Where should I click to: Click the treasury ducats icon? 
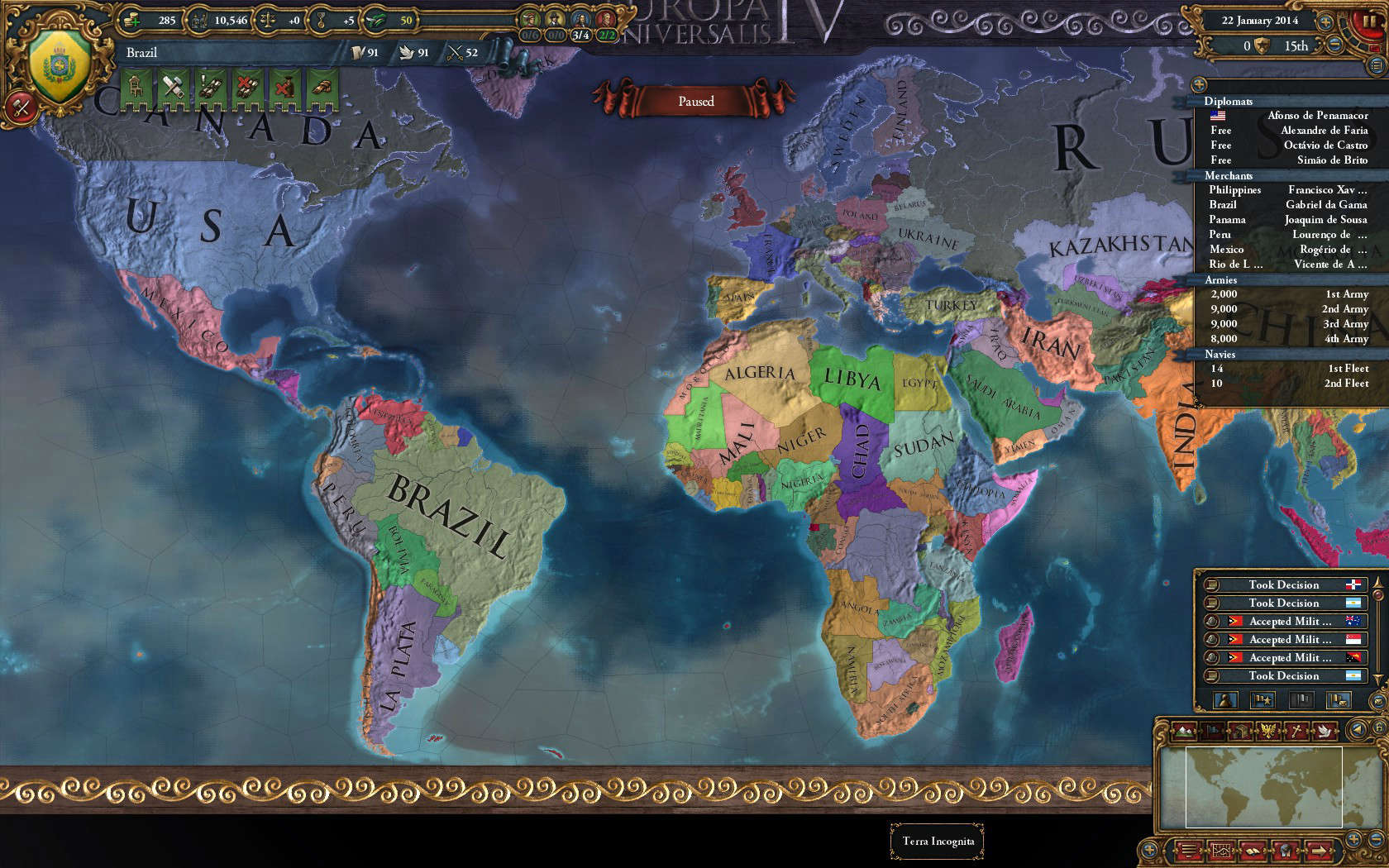tap(131, 19)
